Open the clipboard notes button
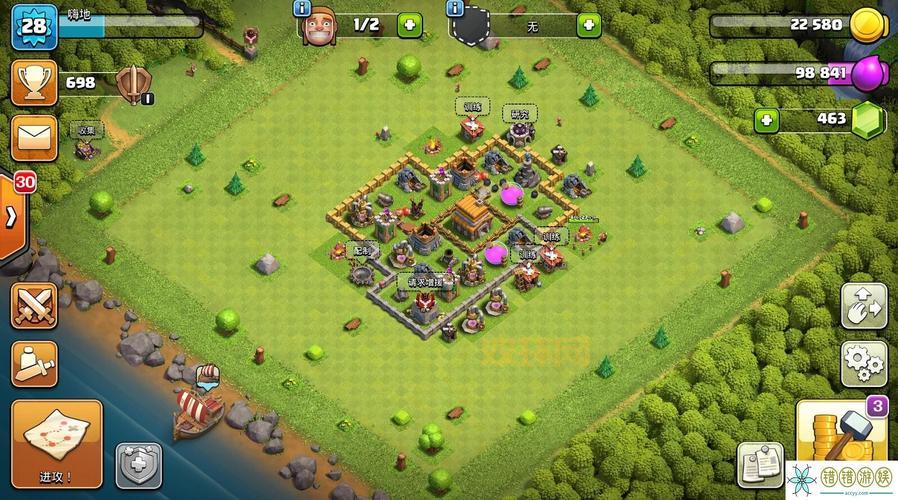This screenshot has width=898, height=500. [x=760, y=465]
